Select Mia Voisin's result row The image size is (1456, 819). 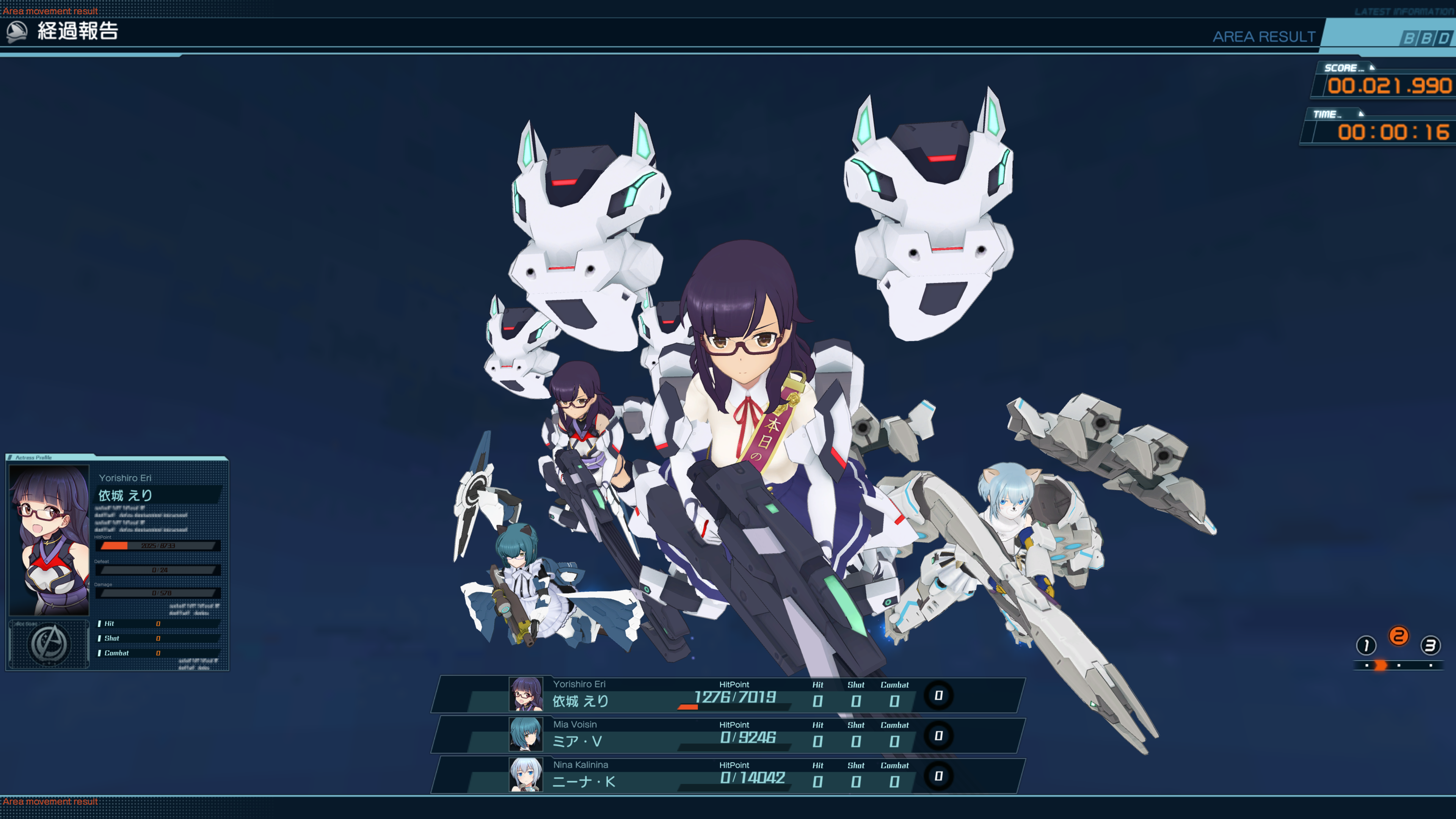click(728, 735)
